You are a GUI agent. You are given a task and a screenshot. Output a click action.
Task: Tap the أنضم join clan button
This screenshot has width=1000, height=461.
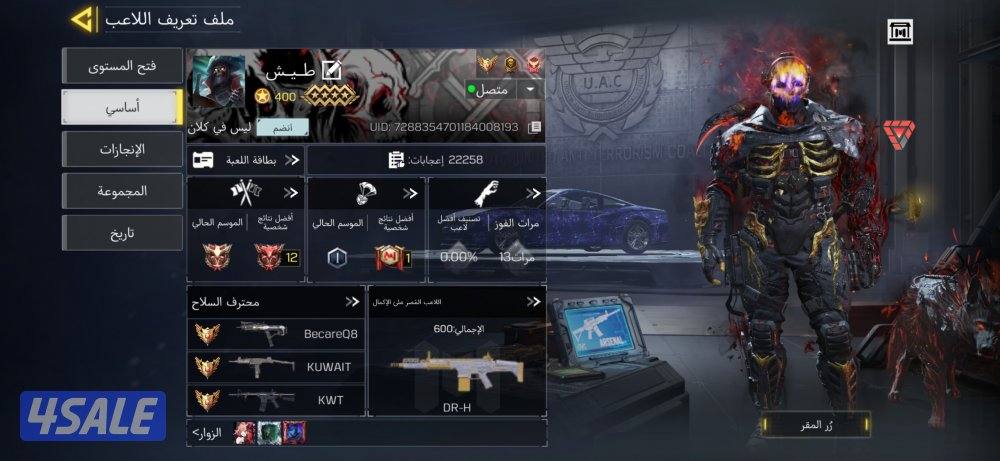275,127
